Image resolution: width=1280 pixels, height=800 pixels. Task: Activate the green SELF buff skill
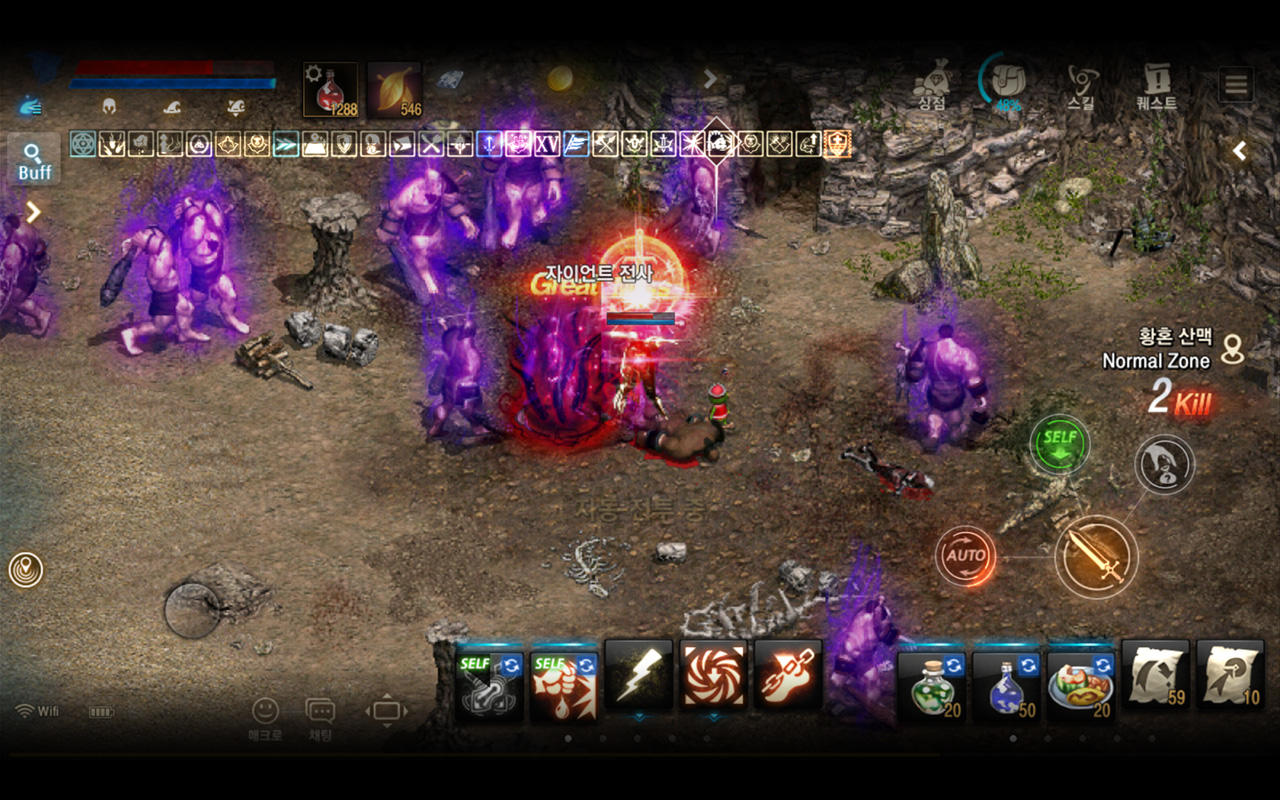click(1058, 444)
